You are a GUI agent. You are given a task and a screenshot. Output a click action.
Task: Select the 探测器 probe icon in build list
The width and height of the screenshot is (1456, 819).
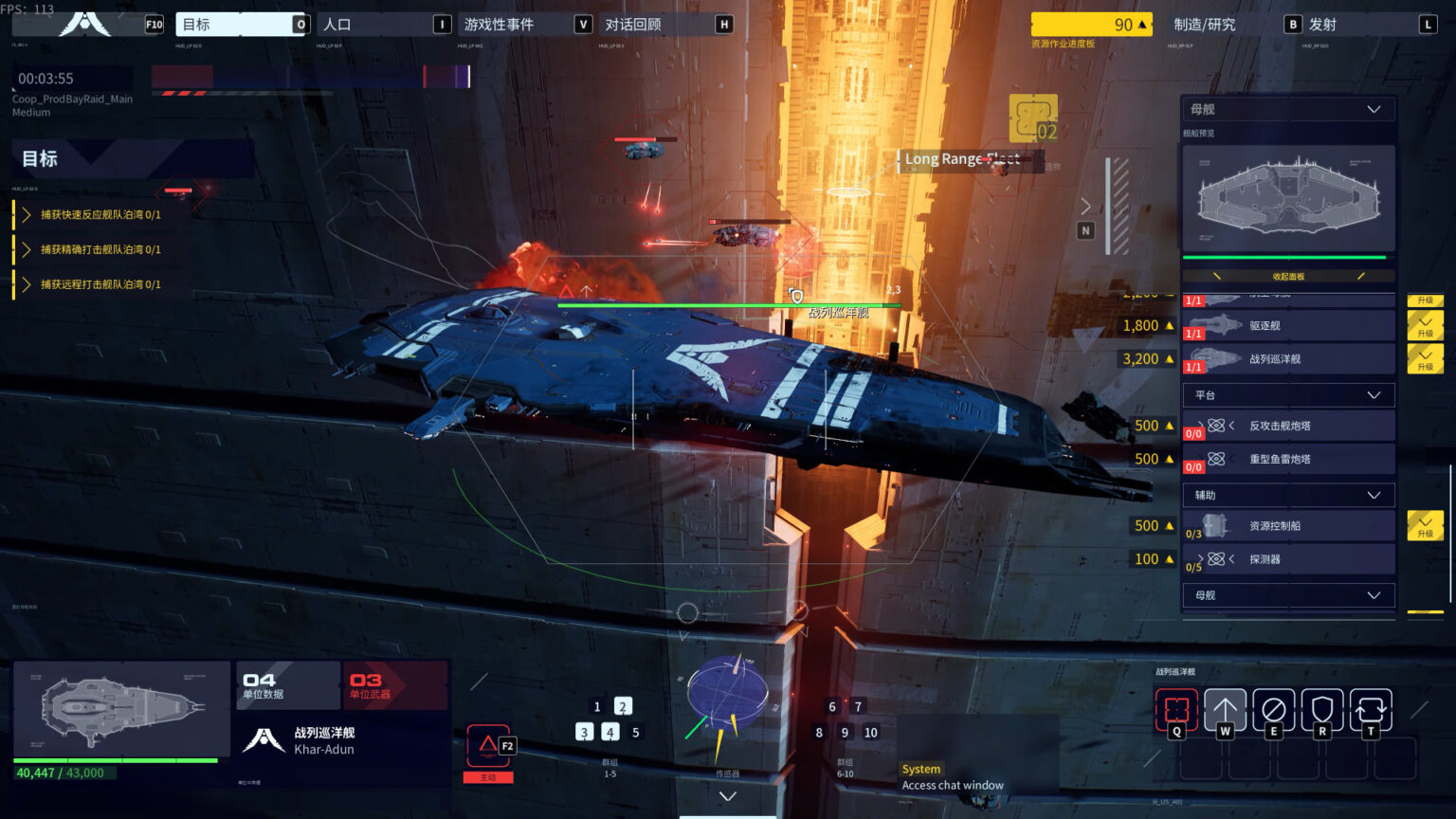click(x=1218, y=559)
